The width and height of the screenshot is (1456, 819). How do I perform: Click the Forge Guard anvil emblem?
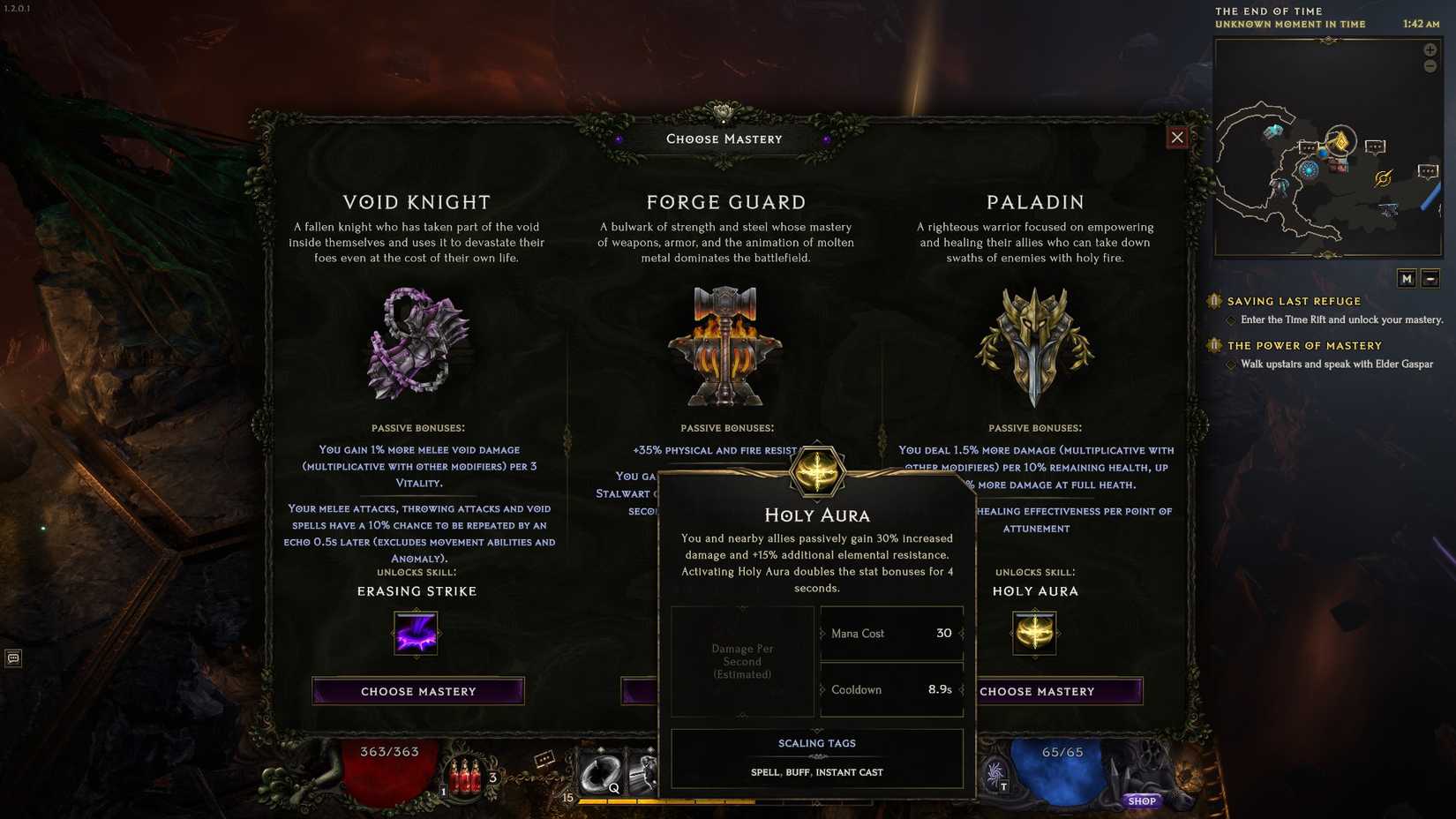(725, 347)
